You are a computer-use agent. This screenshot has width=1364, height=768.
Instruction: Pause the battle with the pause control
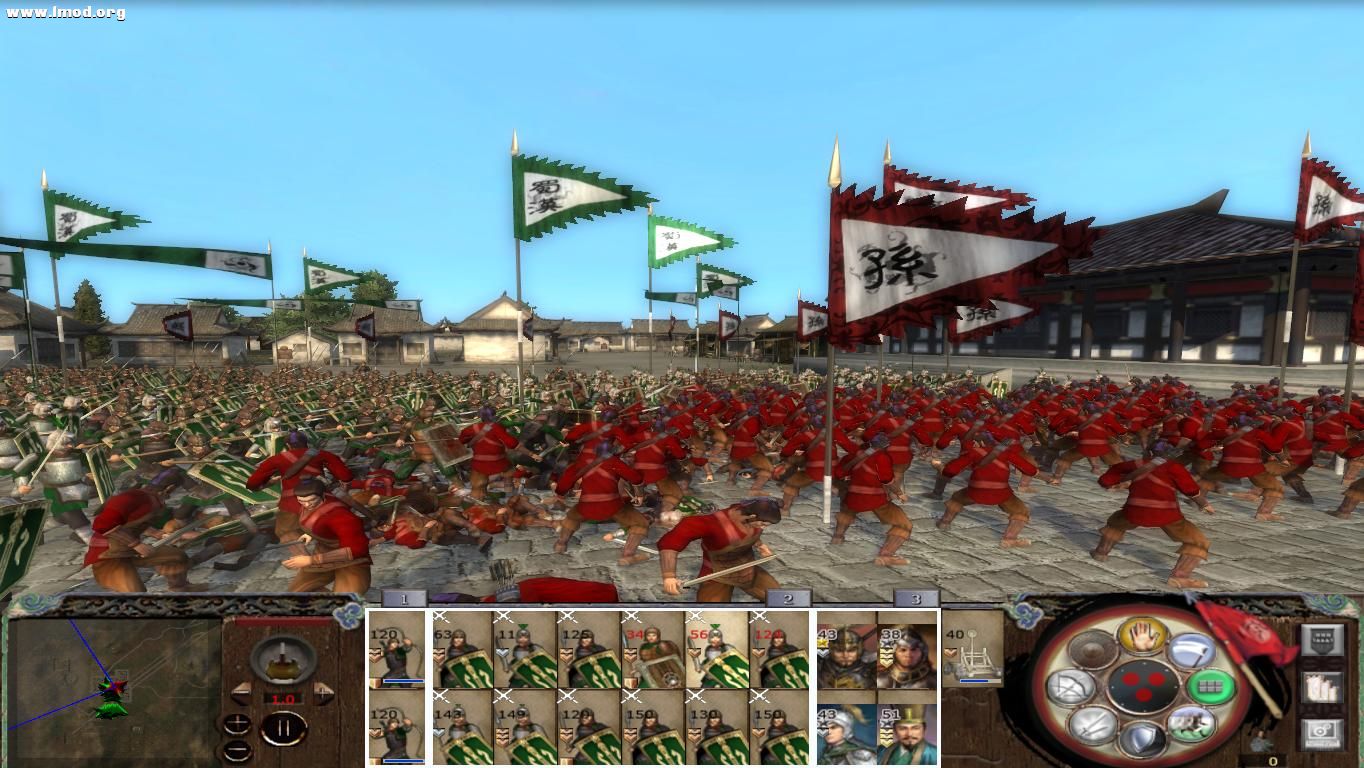pos(282,728)
